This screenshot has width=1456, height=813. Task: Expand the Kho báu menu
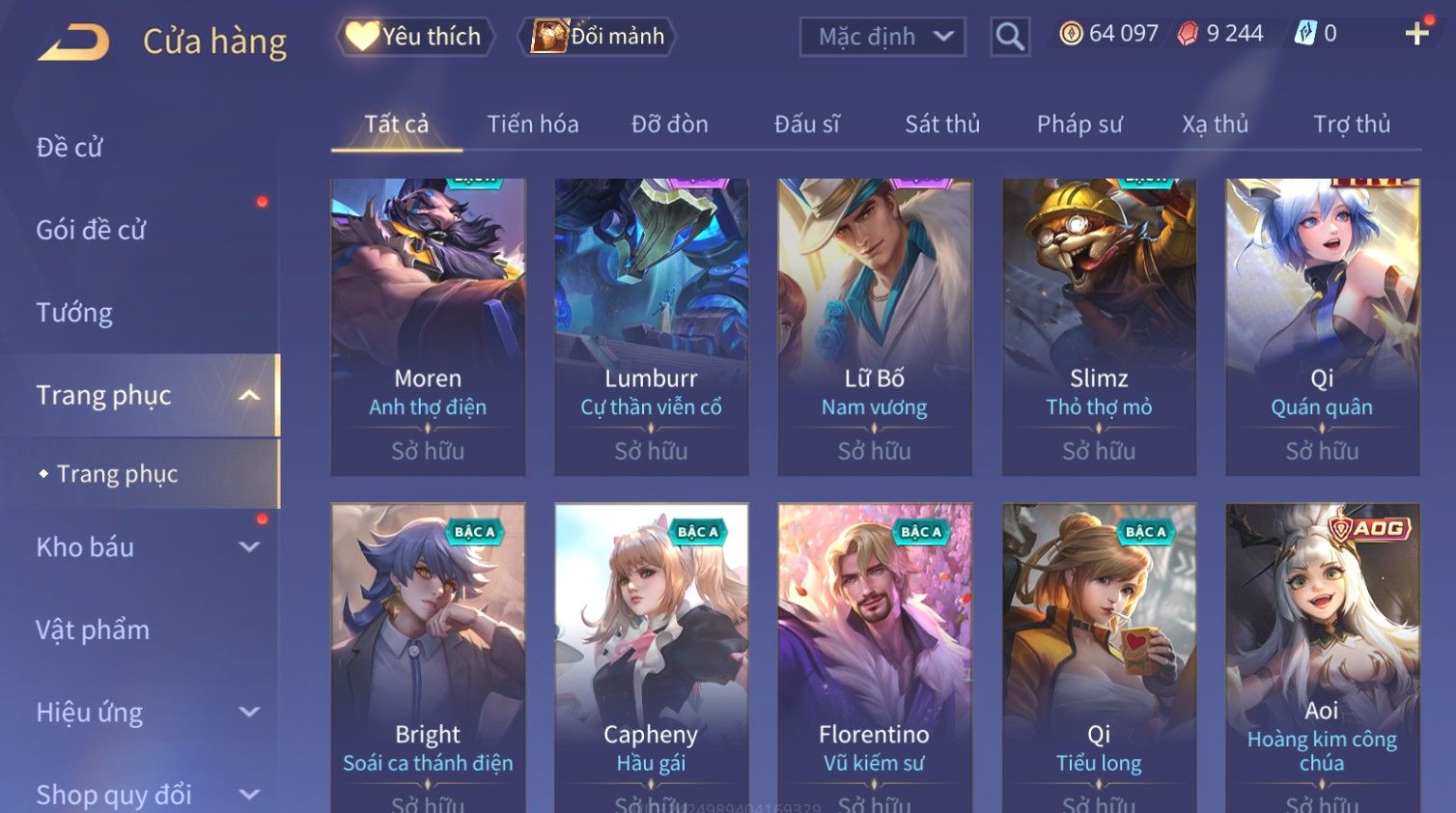point(145,547)
